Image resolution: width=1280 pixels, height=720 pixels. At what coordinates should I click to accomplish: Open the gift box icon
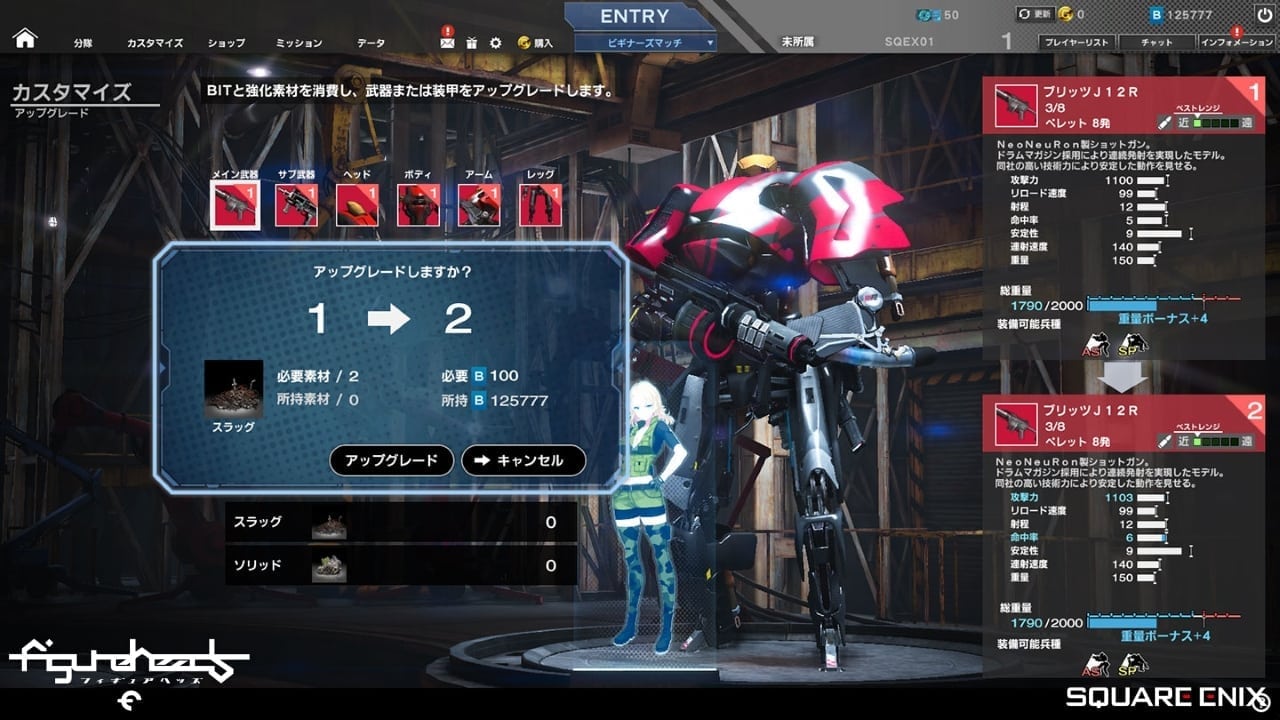pyautogui.click(x=472, y=43)
